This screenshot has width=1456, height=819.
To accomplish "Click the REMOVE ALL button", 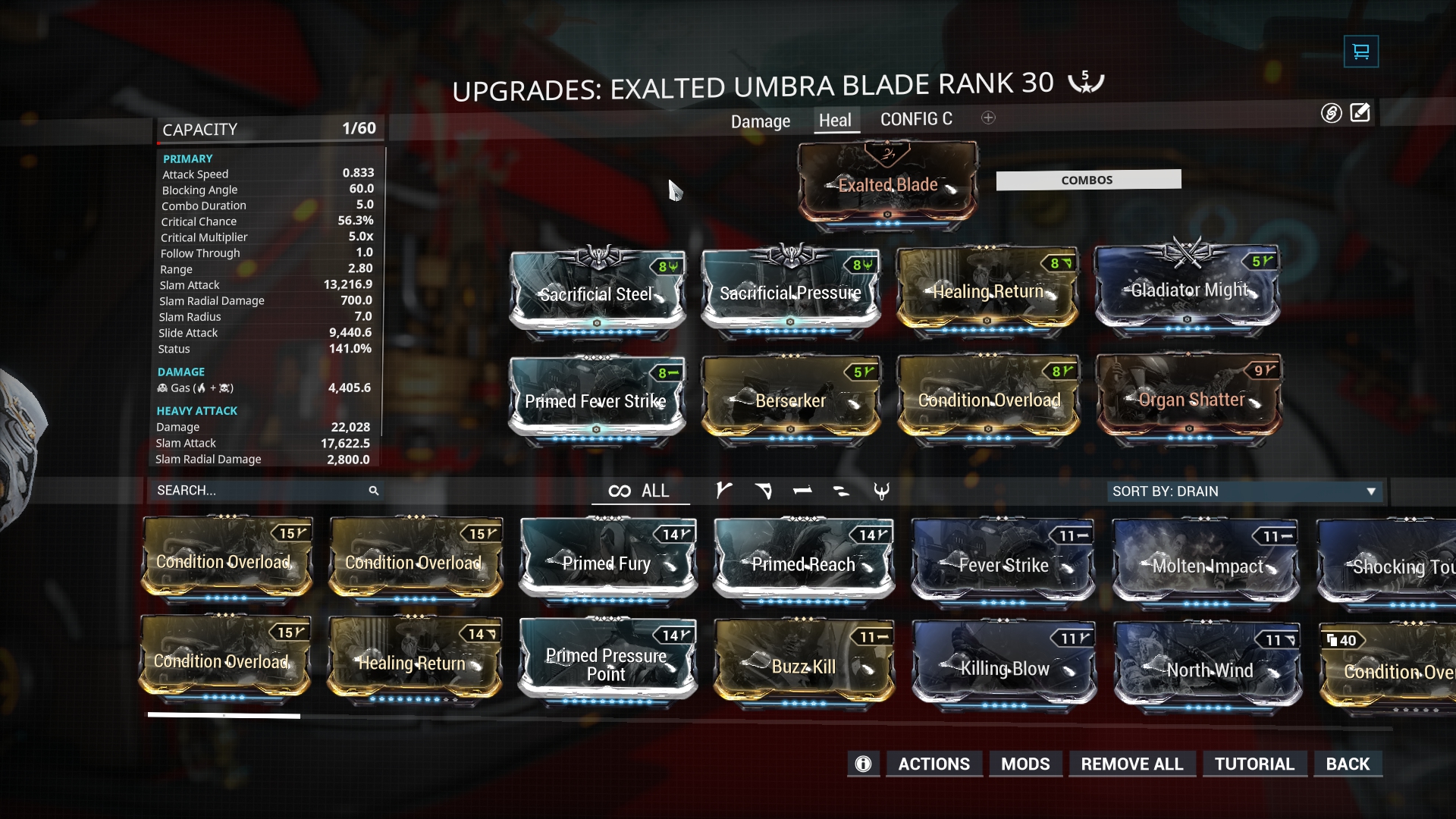I will click(1131, 764).
